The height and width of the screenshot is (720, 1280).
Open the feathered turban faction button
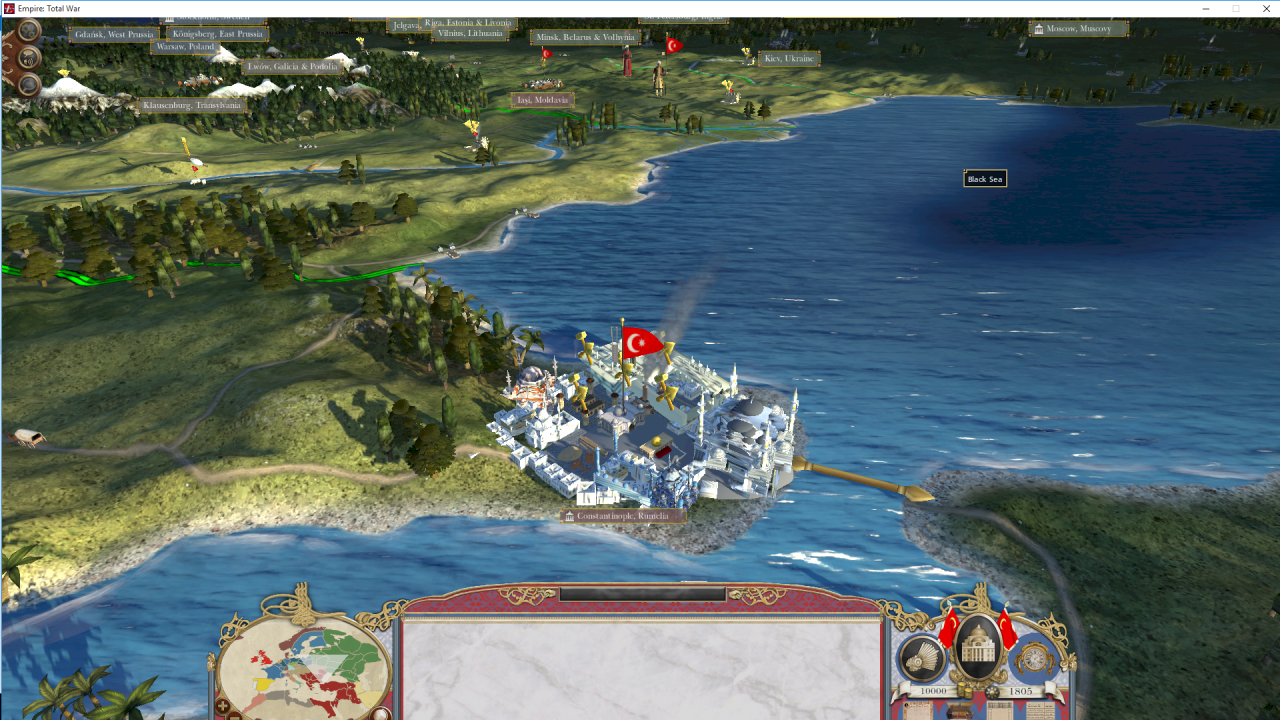pyautogui.click(x=922, y=659)
